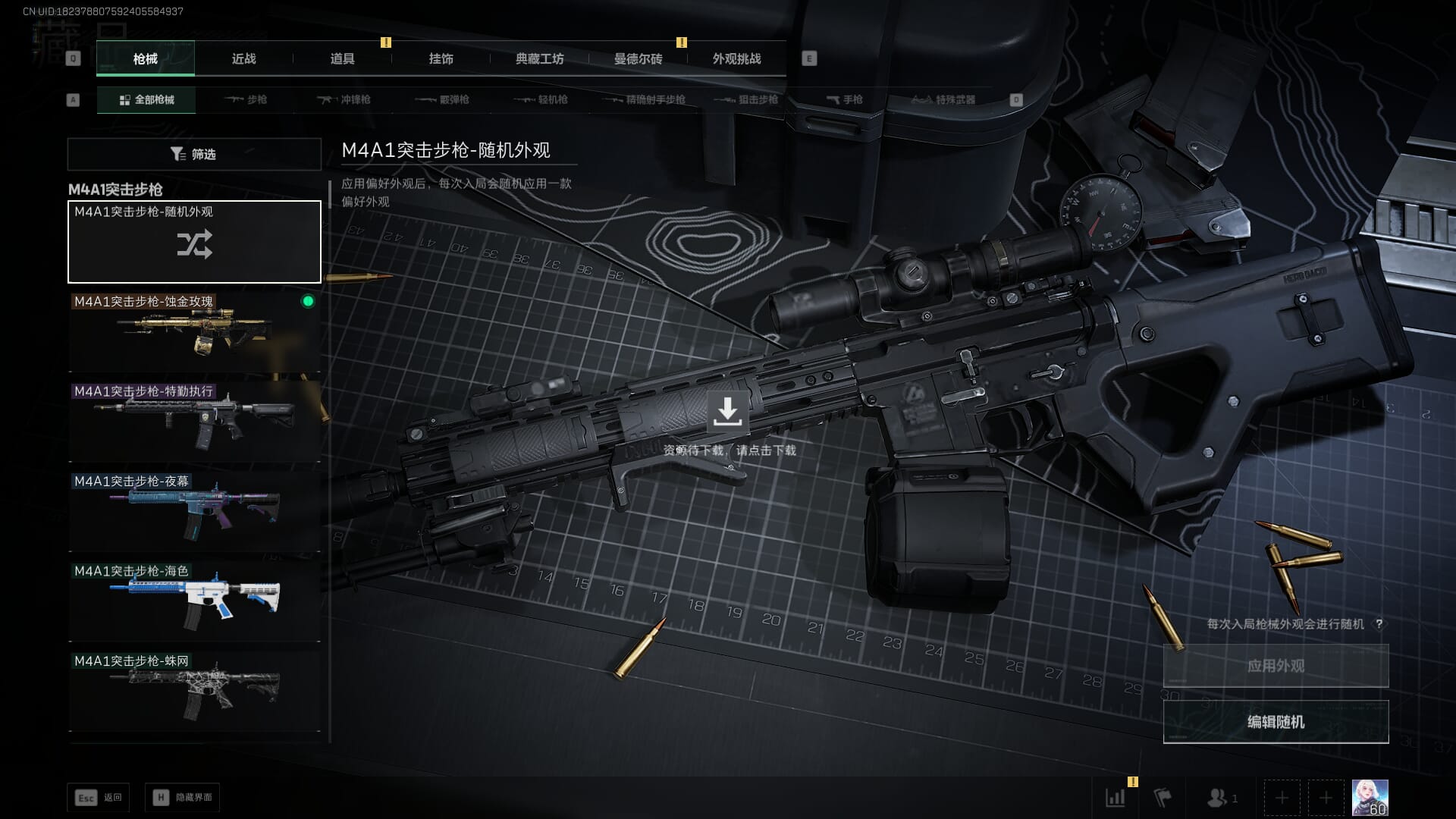Choose the M4A1 特勤执行 skin

coord(194,422)
